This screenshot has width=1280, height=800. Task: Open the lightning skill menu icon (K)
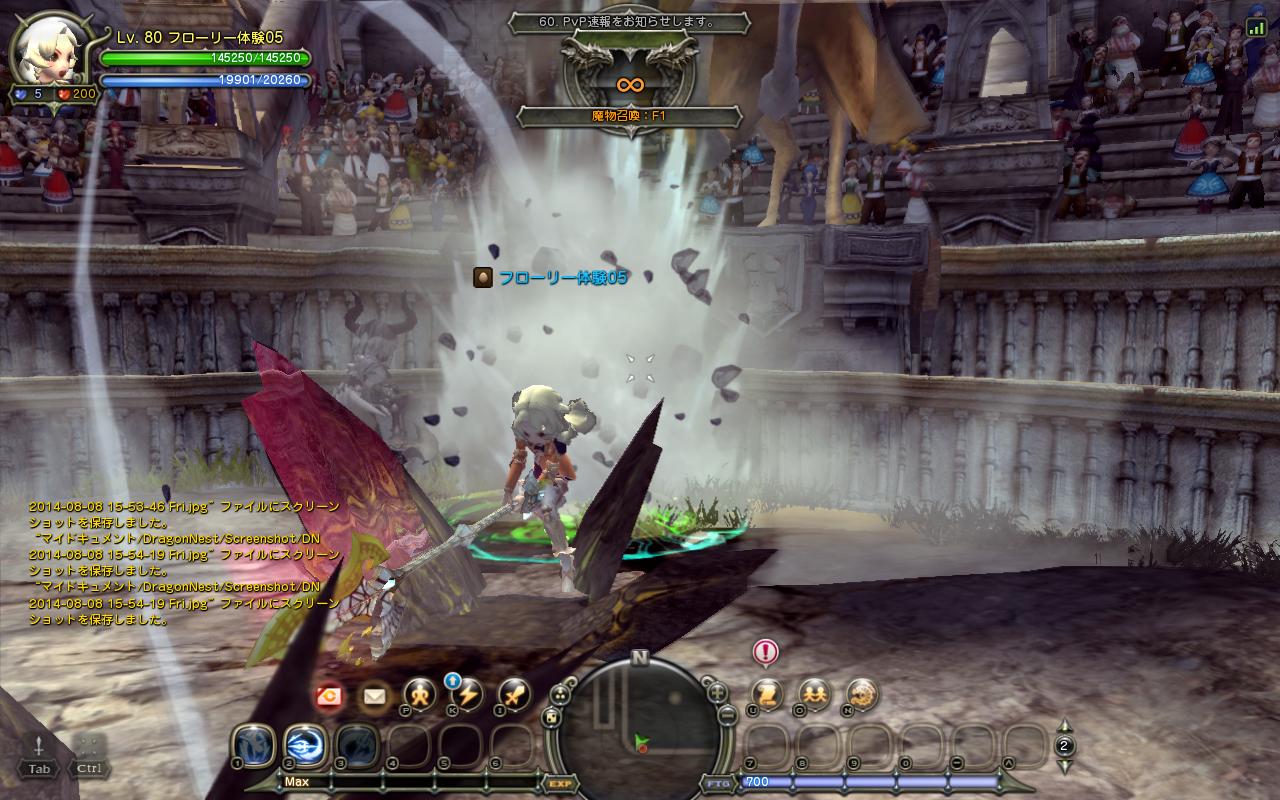coord(468,694)
